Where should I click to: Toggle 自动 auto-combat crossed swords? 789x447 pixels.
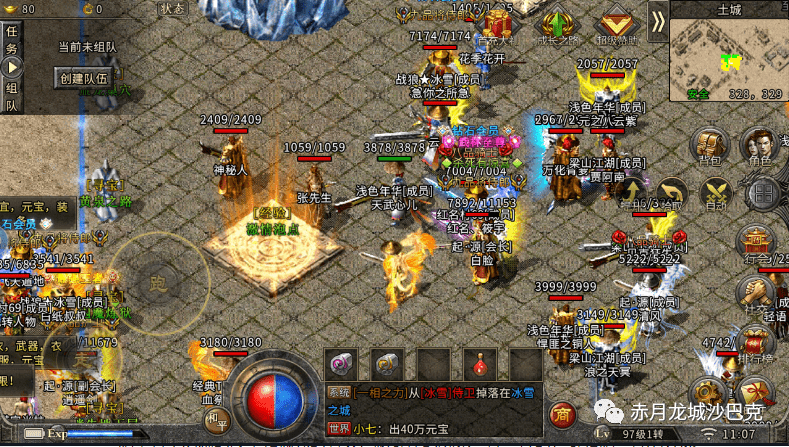pyautogui.click(x=715, y=193)
